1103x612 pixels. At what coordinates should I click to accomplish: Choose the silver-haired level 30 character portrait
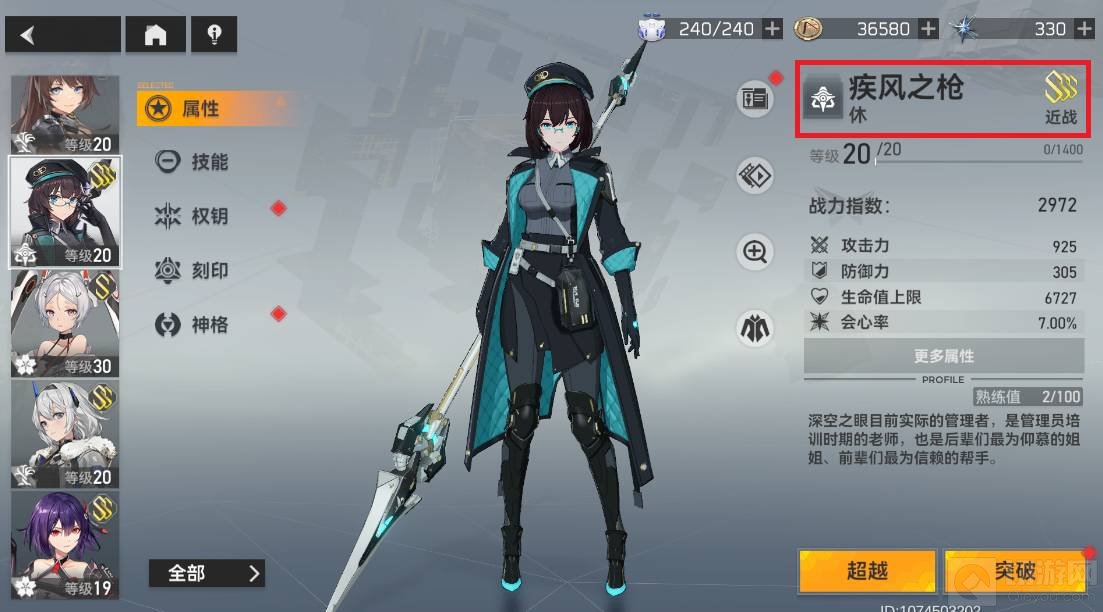(65, 324)
